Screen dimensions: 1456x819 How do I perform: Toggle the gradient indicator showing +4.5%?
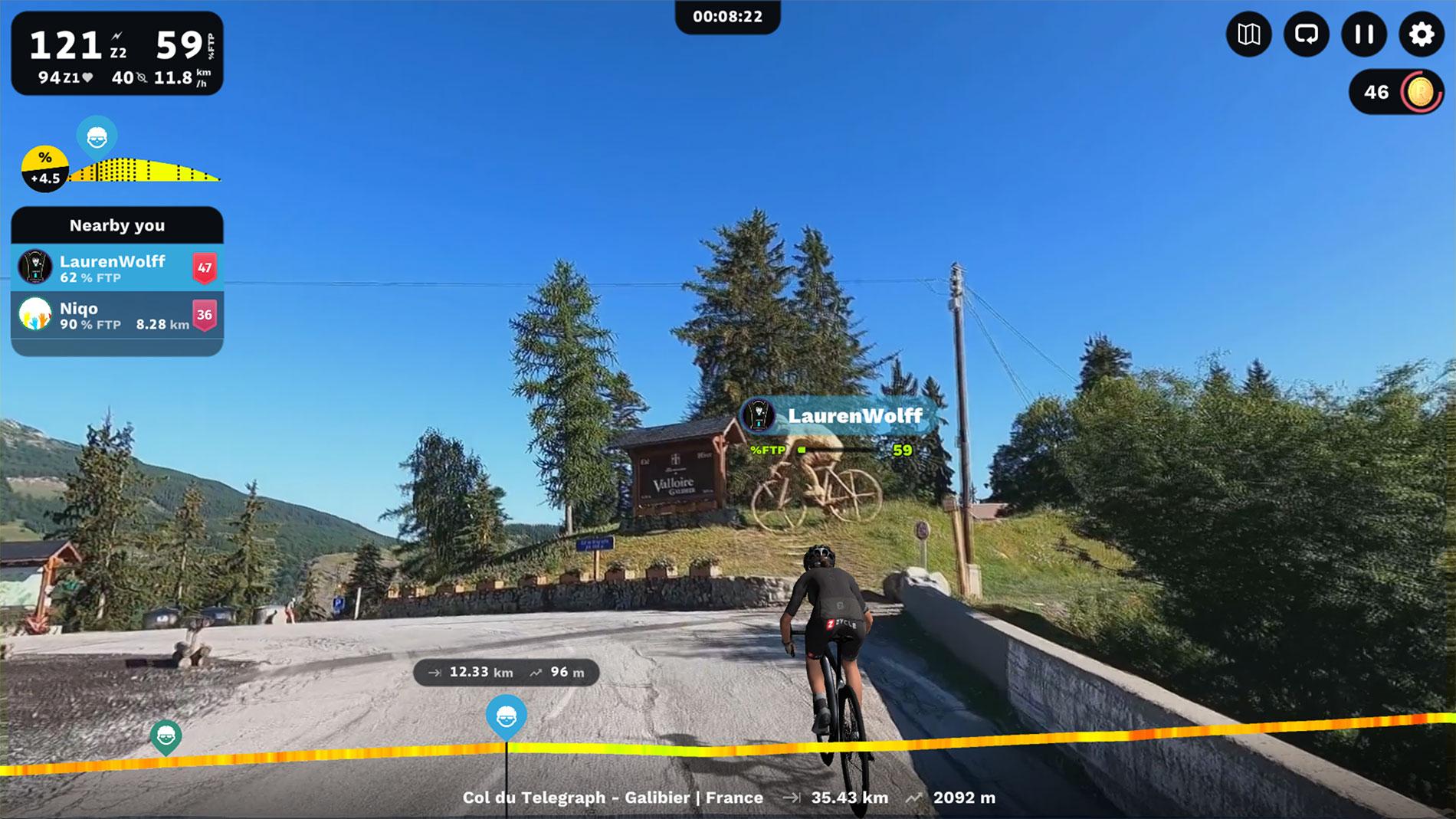(44, 165)
